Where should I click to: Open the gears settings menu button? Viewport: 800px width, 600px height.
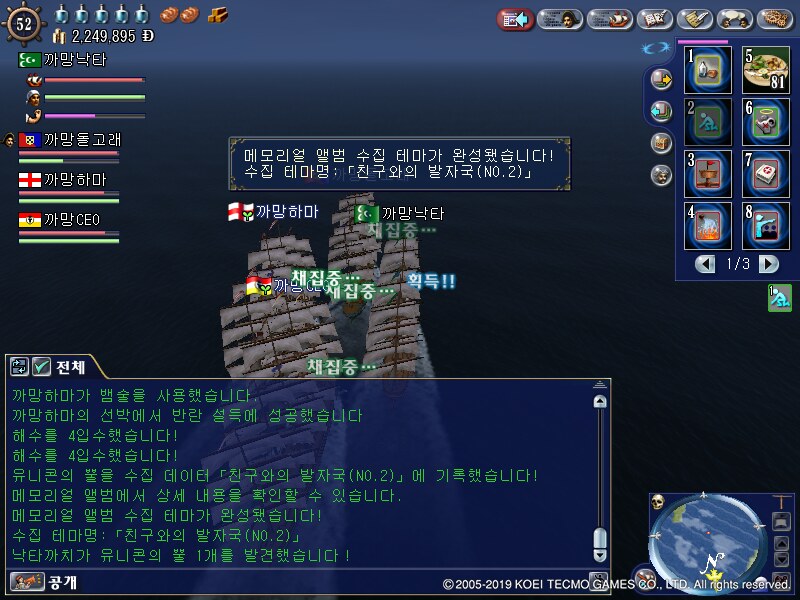[775, 18]
